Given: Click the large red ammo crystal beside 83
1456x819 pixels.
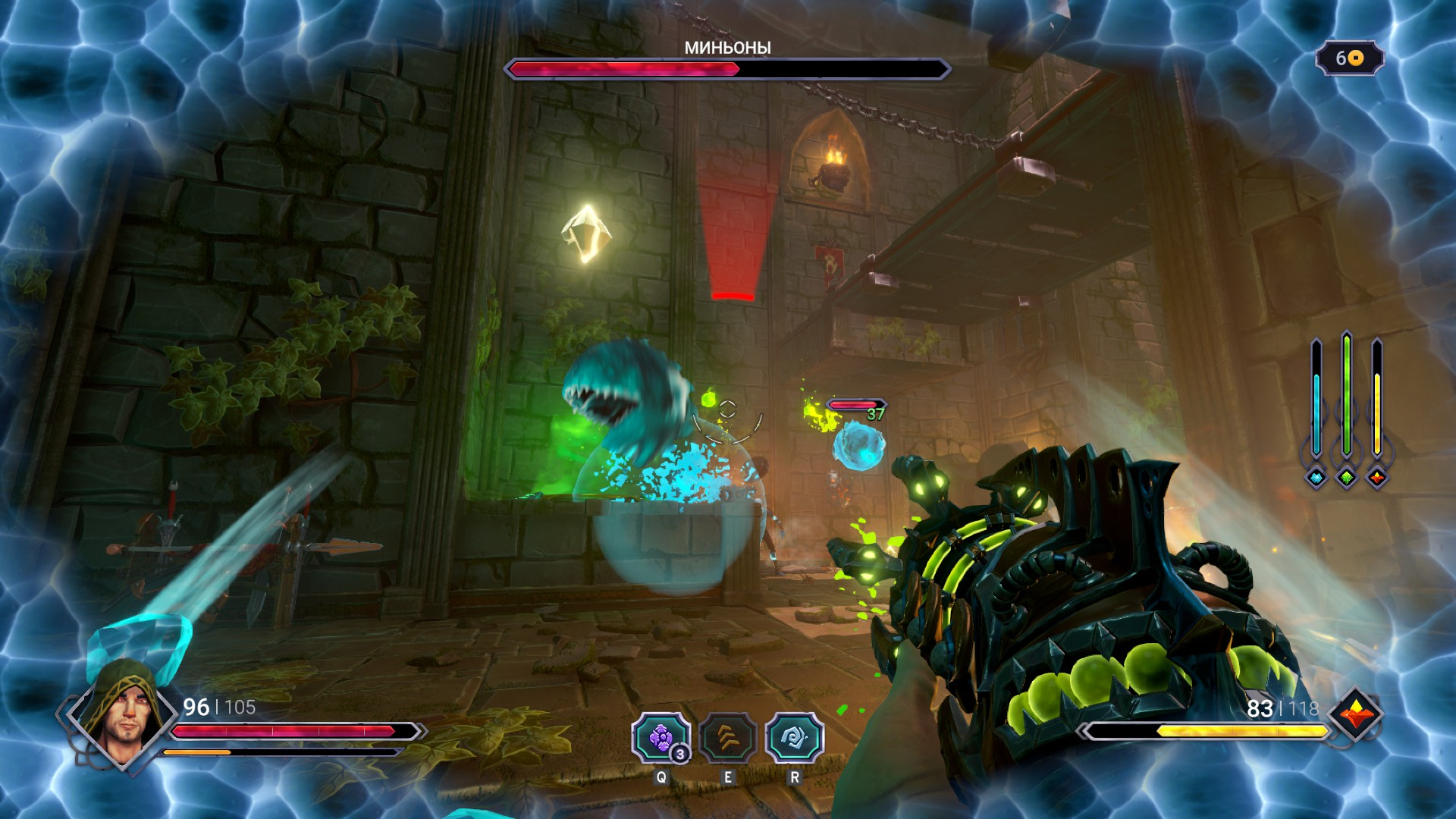Looking at the screenshot, I should 1356,714.
